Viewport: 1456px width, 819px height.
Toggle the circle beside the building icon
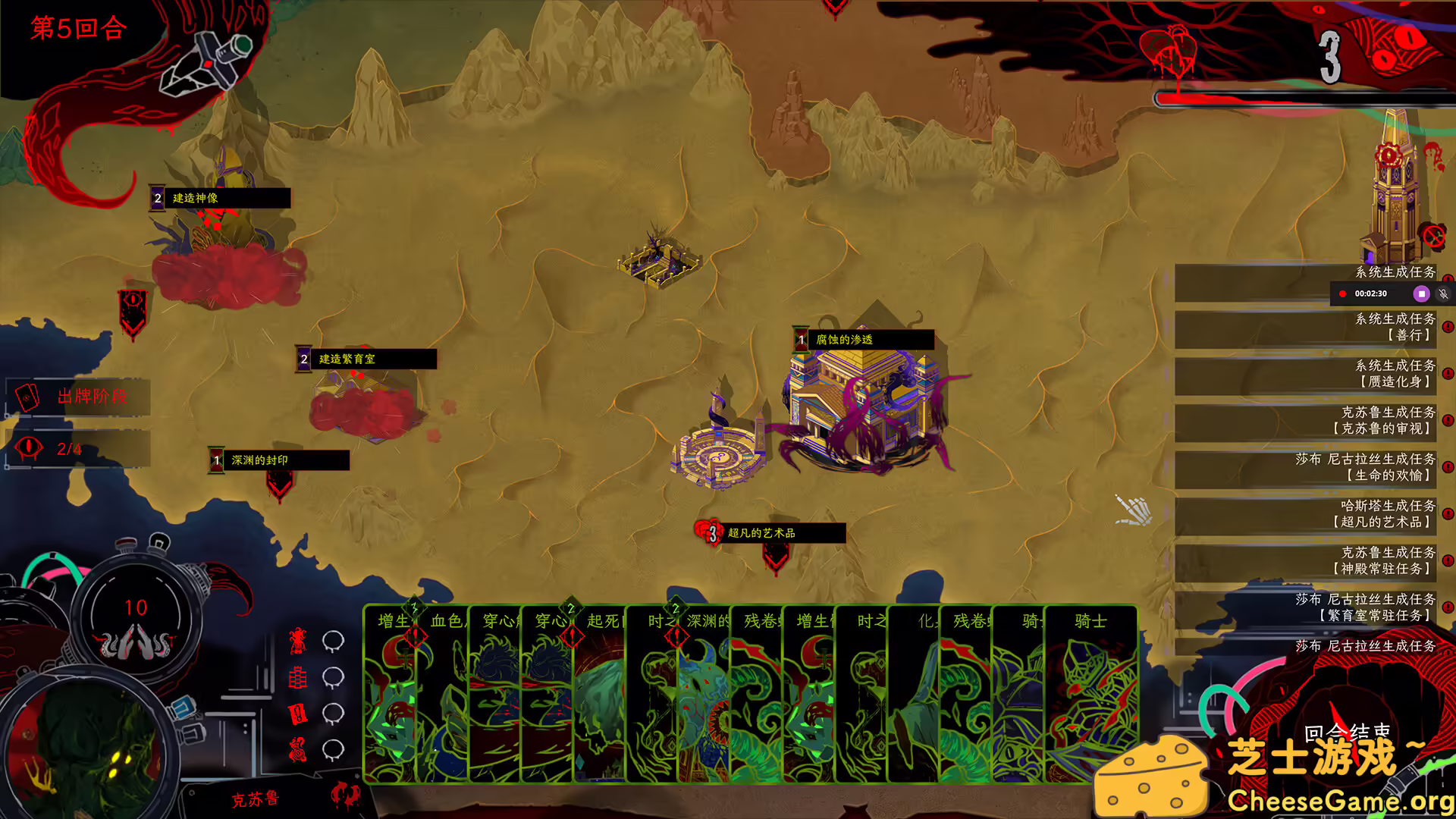[x=331, y=677]
